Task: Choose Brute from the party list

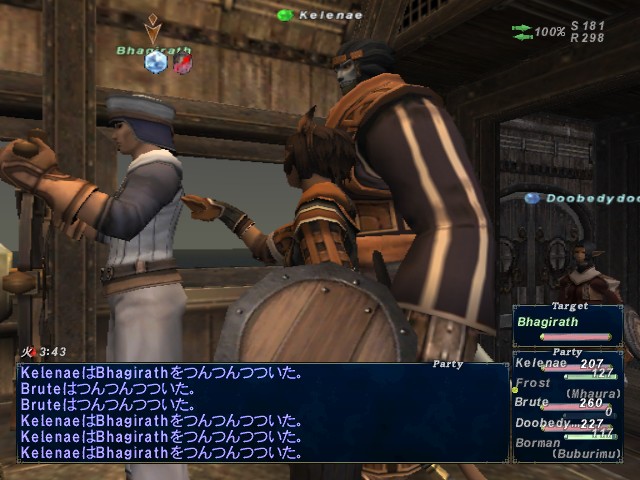Action: 534,401
